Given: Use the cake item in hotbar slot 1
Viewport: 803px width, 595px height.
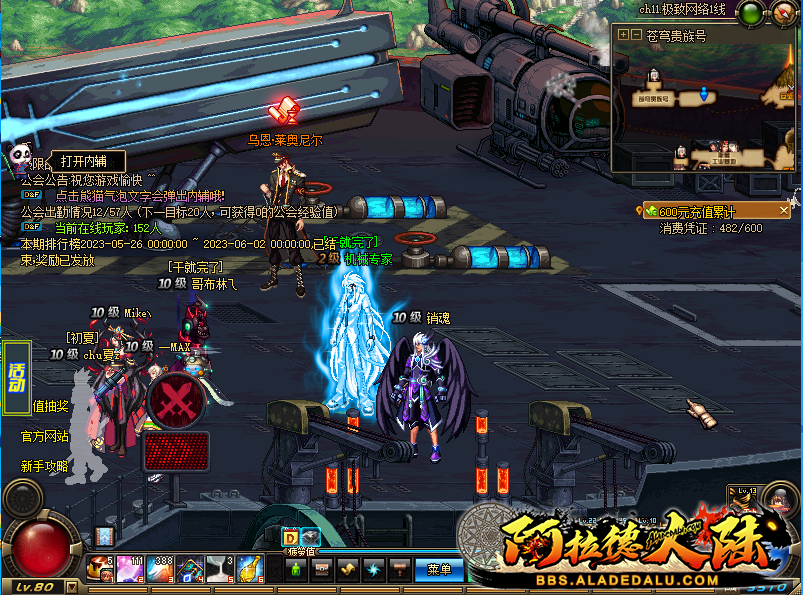Looking at the screenshot, I should (100, 569).
